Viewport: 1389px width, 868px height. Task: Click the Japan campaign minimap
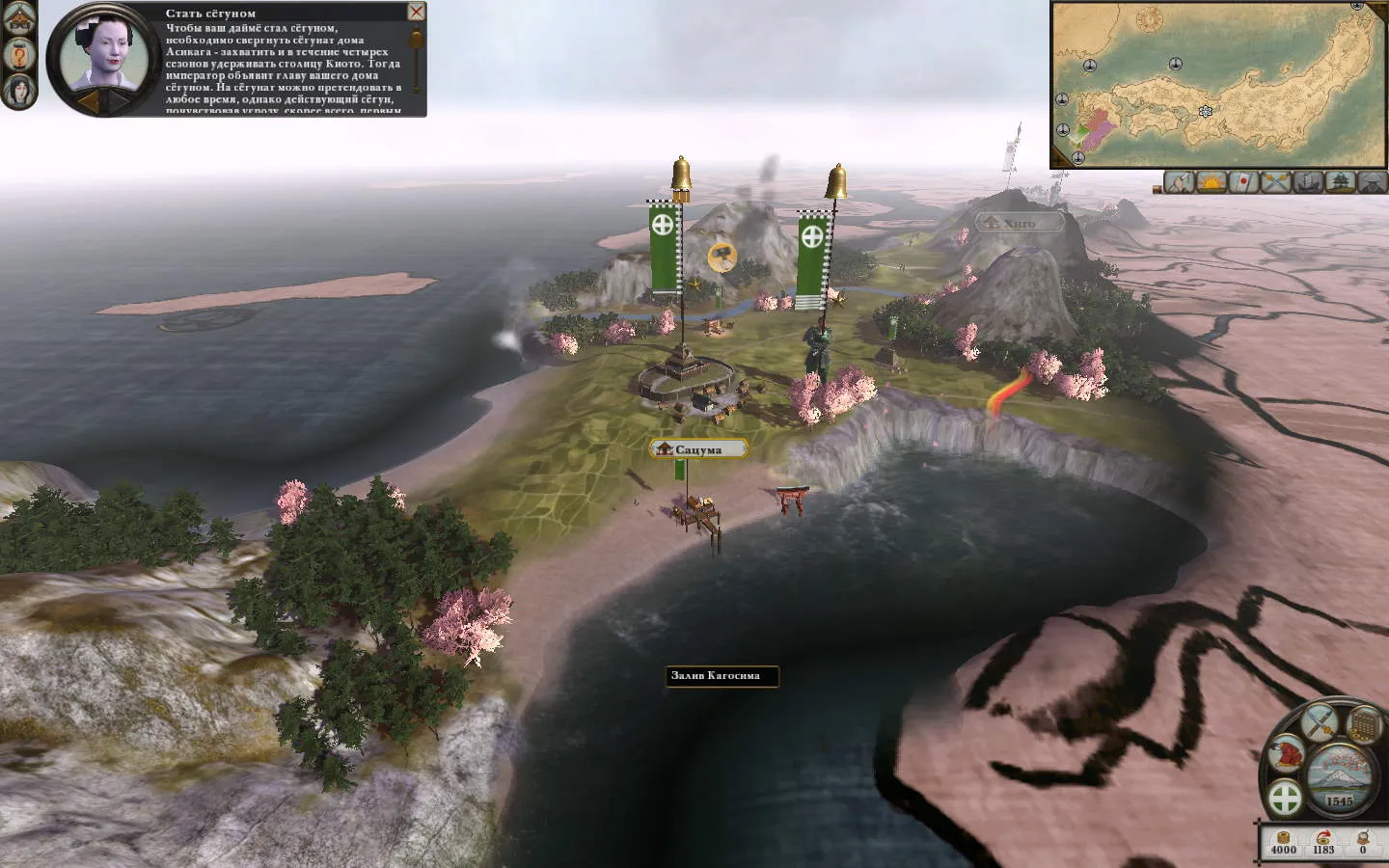click(1217, 85)
